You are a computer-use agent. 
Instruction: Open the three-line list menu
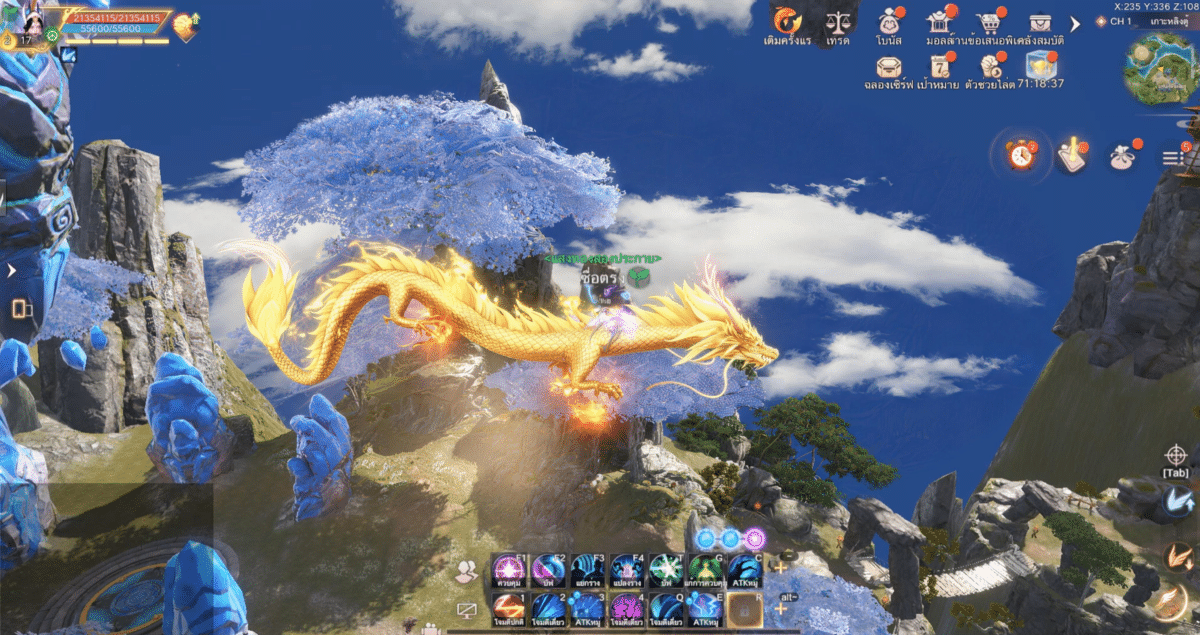tap(1172, 157)
